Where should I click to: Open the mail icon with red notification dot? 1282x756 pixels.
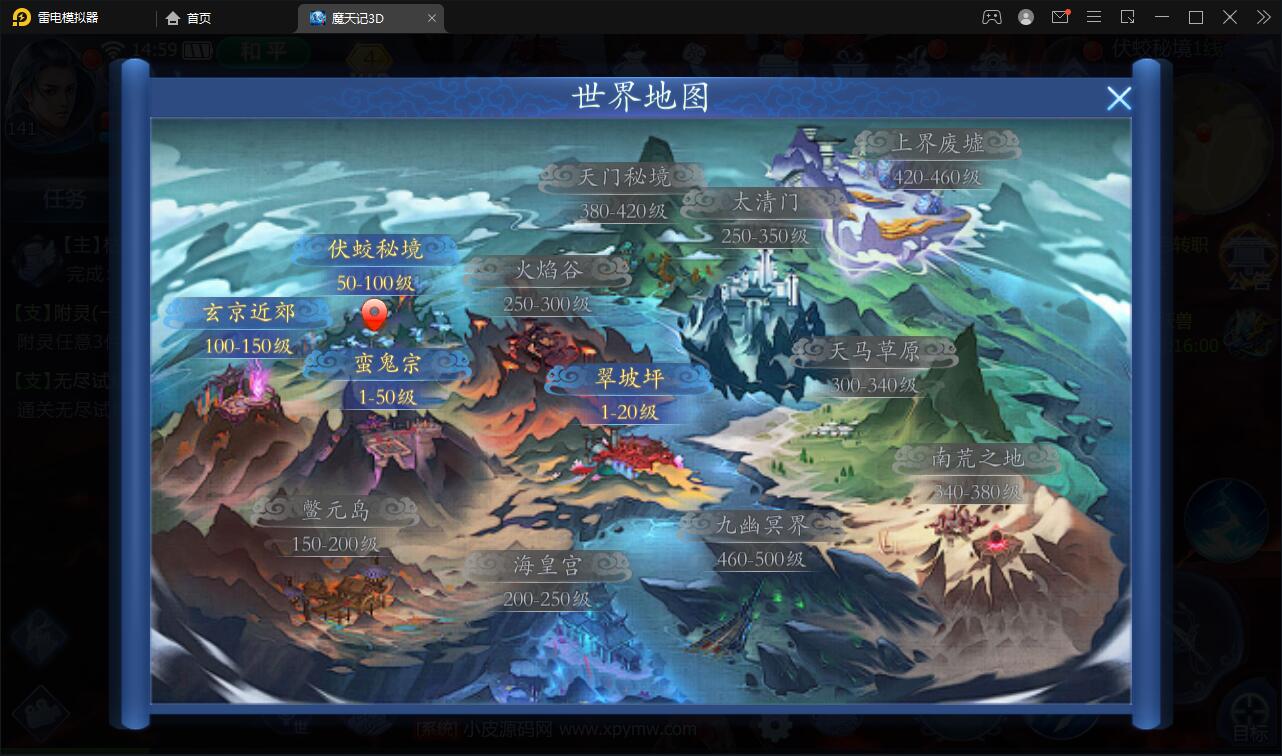point(1060,17)
